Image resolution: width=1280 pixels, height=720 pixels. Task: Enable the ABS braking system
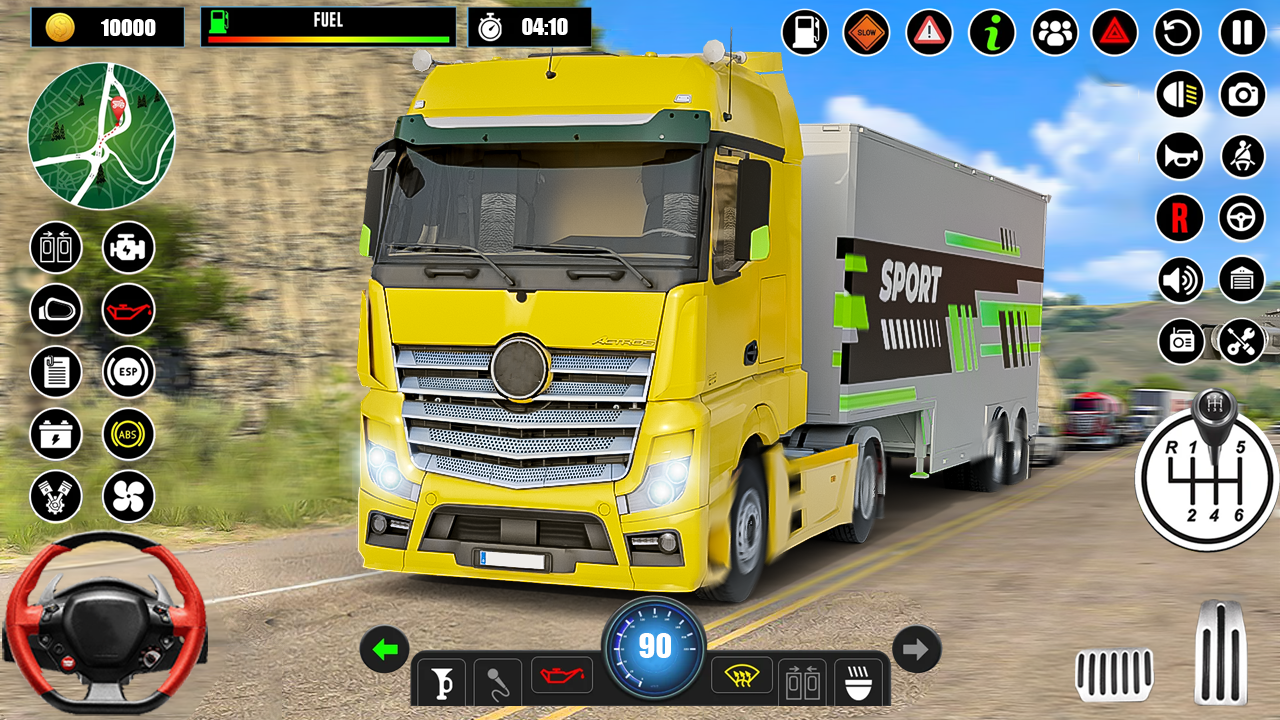tap(128, 434)
